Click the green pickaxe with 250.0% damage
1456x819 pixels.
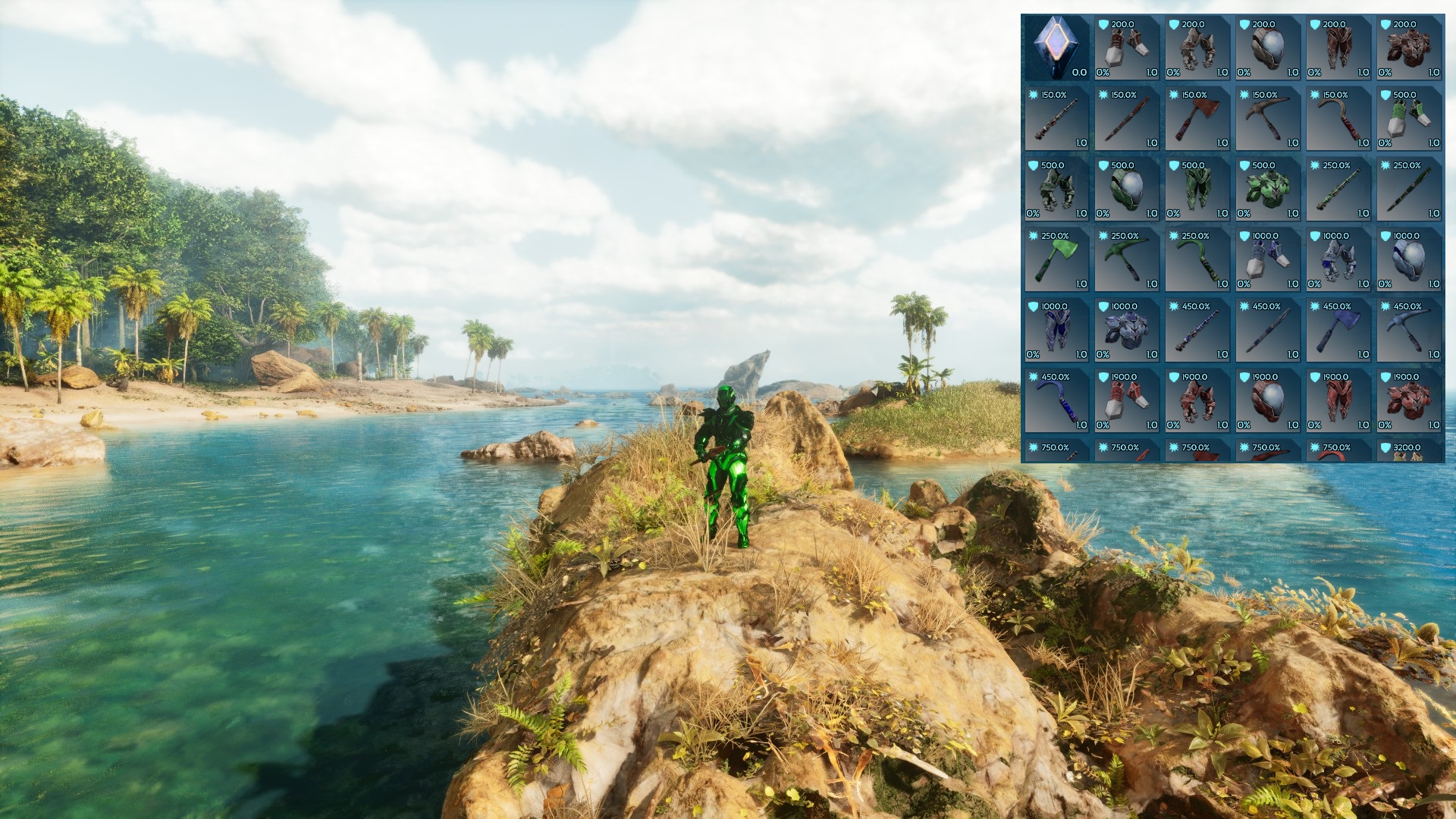pyautogui.click(x=1127, y=261)
